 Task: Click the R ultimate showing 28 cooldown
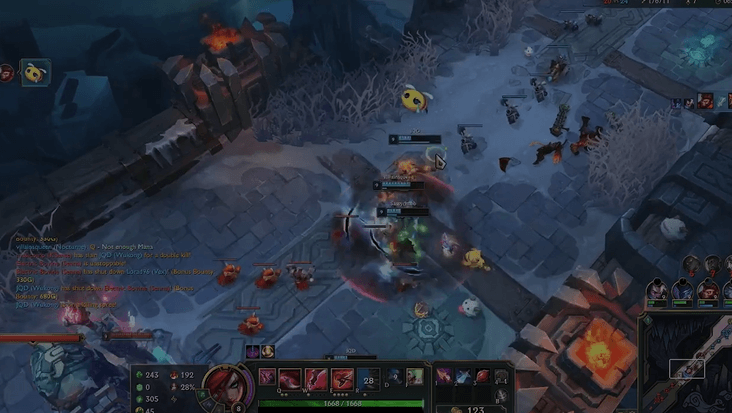pos(368,379)
